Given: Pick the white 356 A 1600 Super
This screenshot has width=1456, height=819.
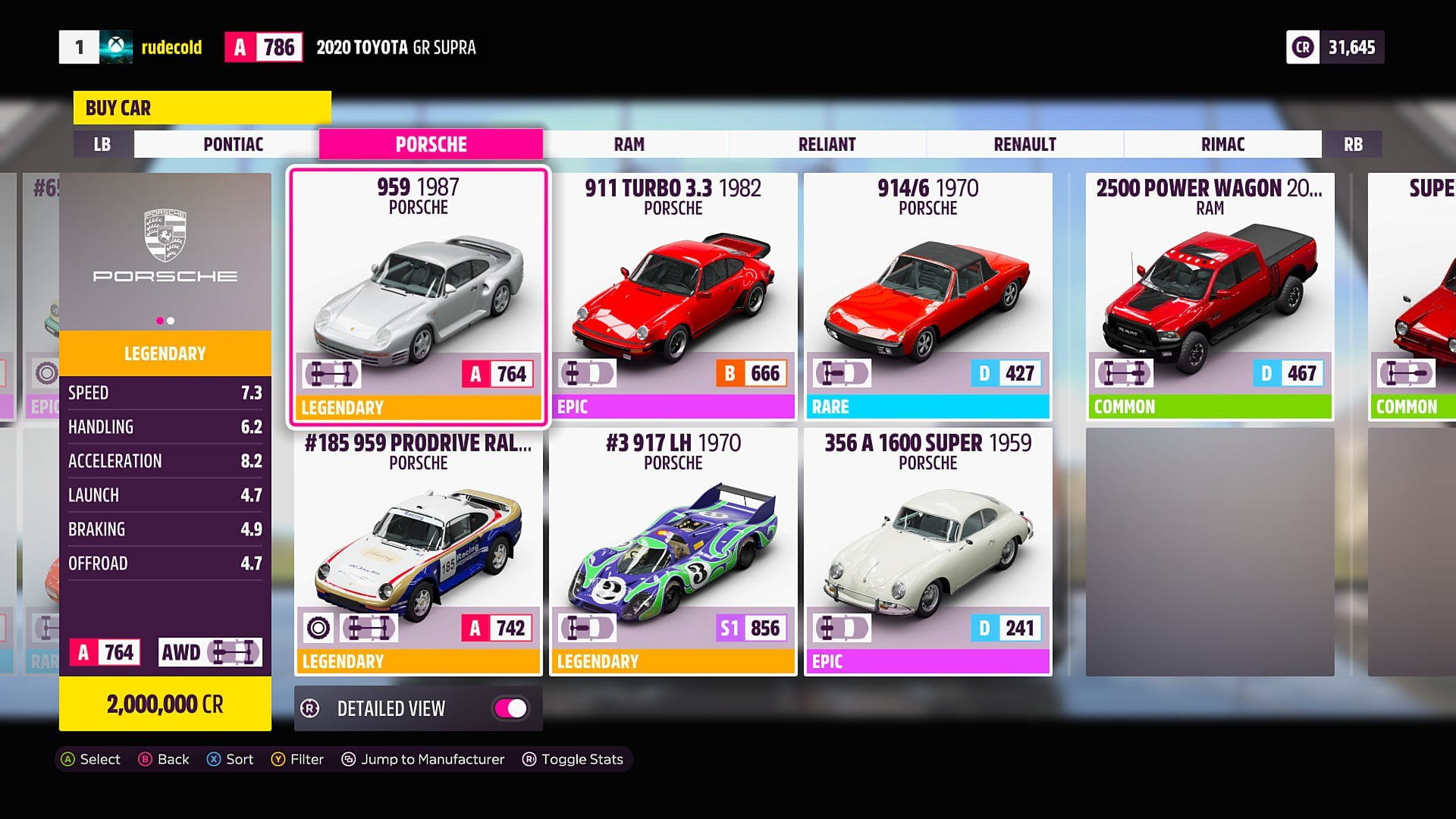Looking at the screenshot, I should [x=928, y=551].
